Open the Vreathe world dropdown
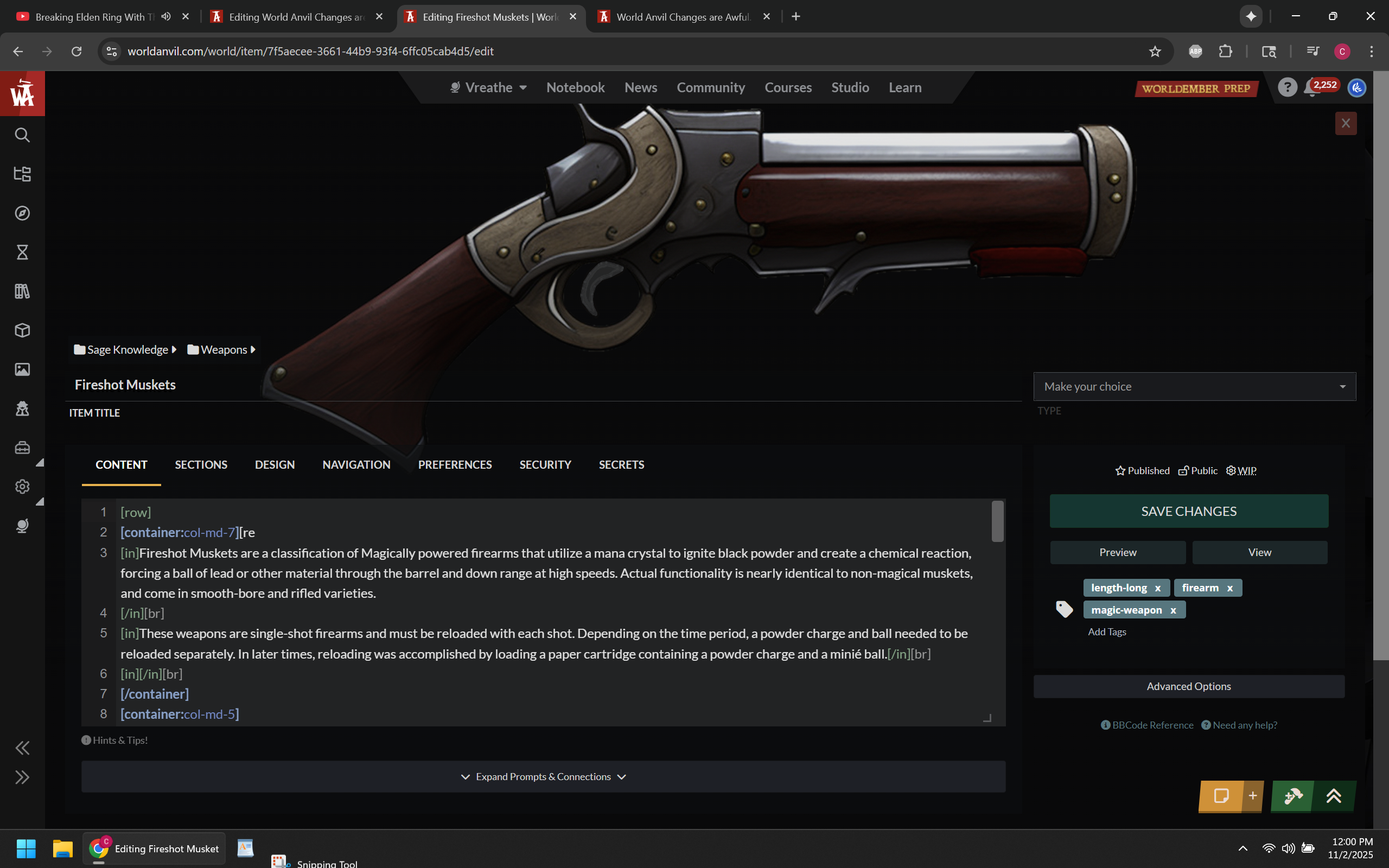The height and width of the screenshot is (868, 1389). click(x=488, y=87)
